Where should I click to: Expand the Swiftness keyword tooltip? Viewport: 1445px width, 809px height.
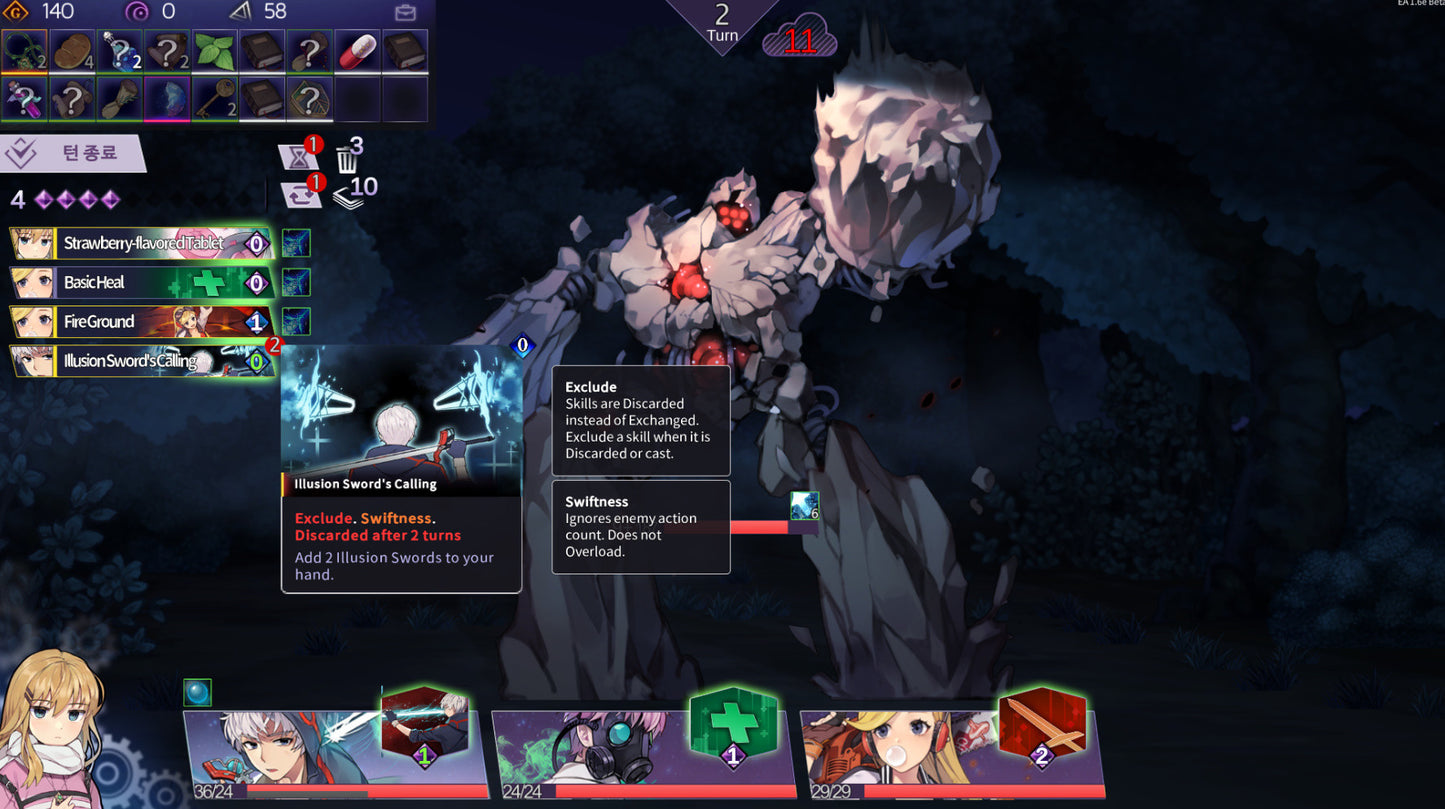point(640,527)
